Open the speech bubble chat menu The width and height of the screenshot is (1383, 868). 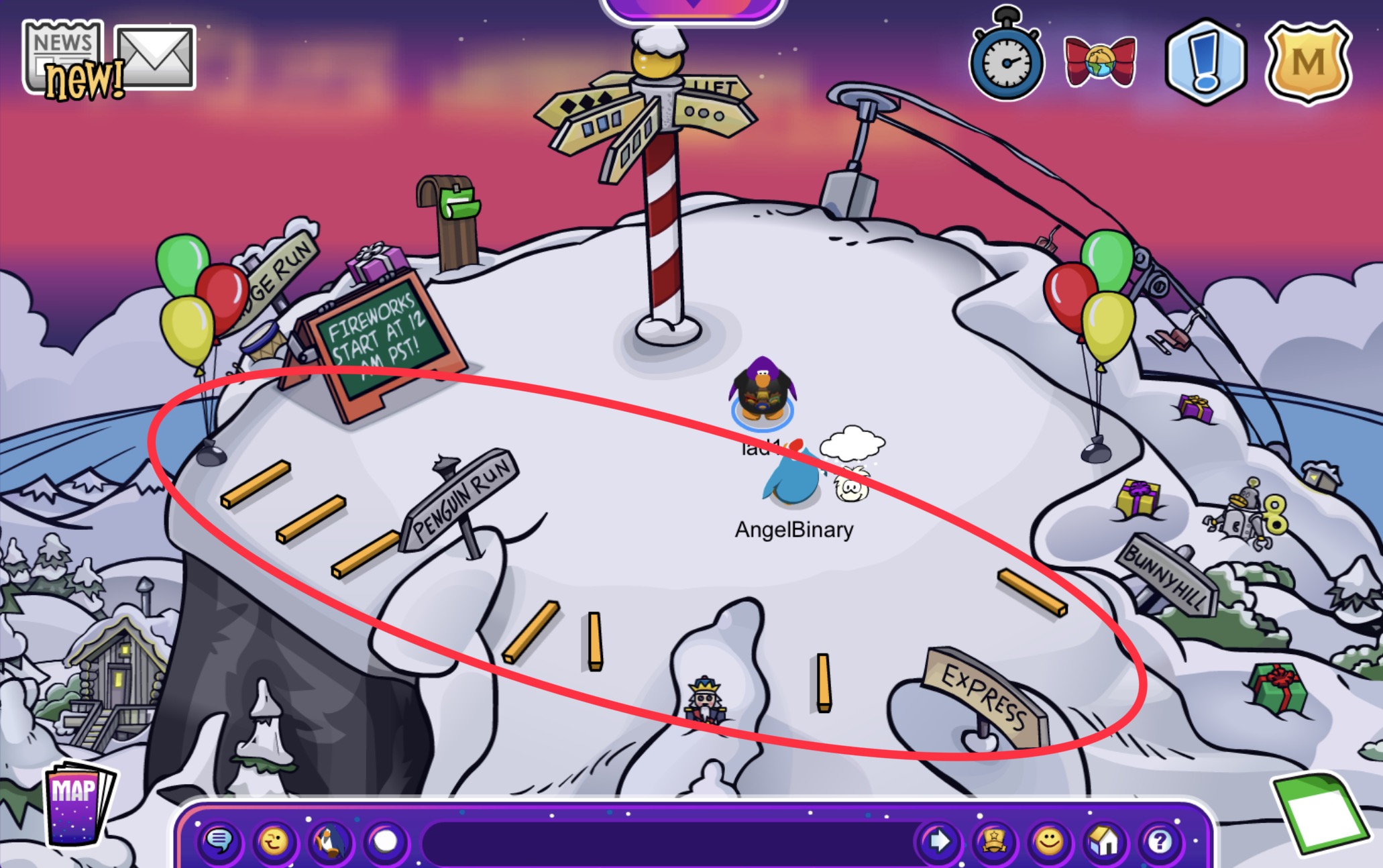click(219, 840)
